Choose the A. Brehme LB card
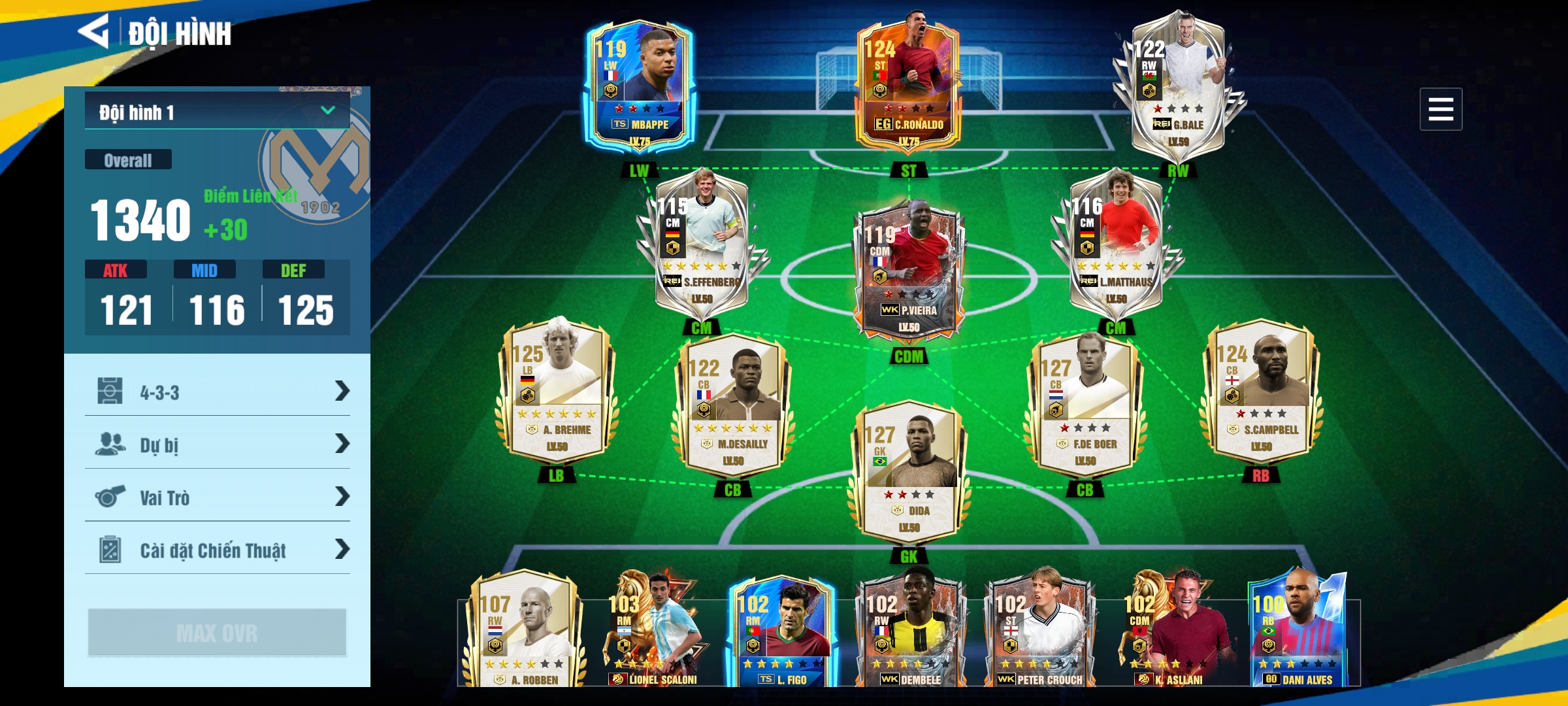The height and width of the screenshot is (706, 1568). click(556, 392)
